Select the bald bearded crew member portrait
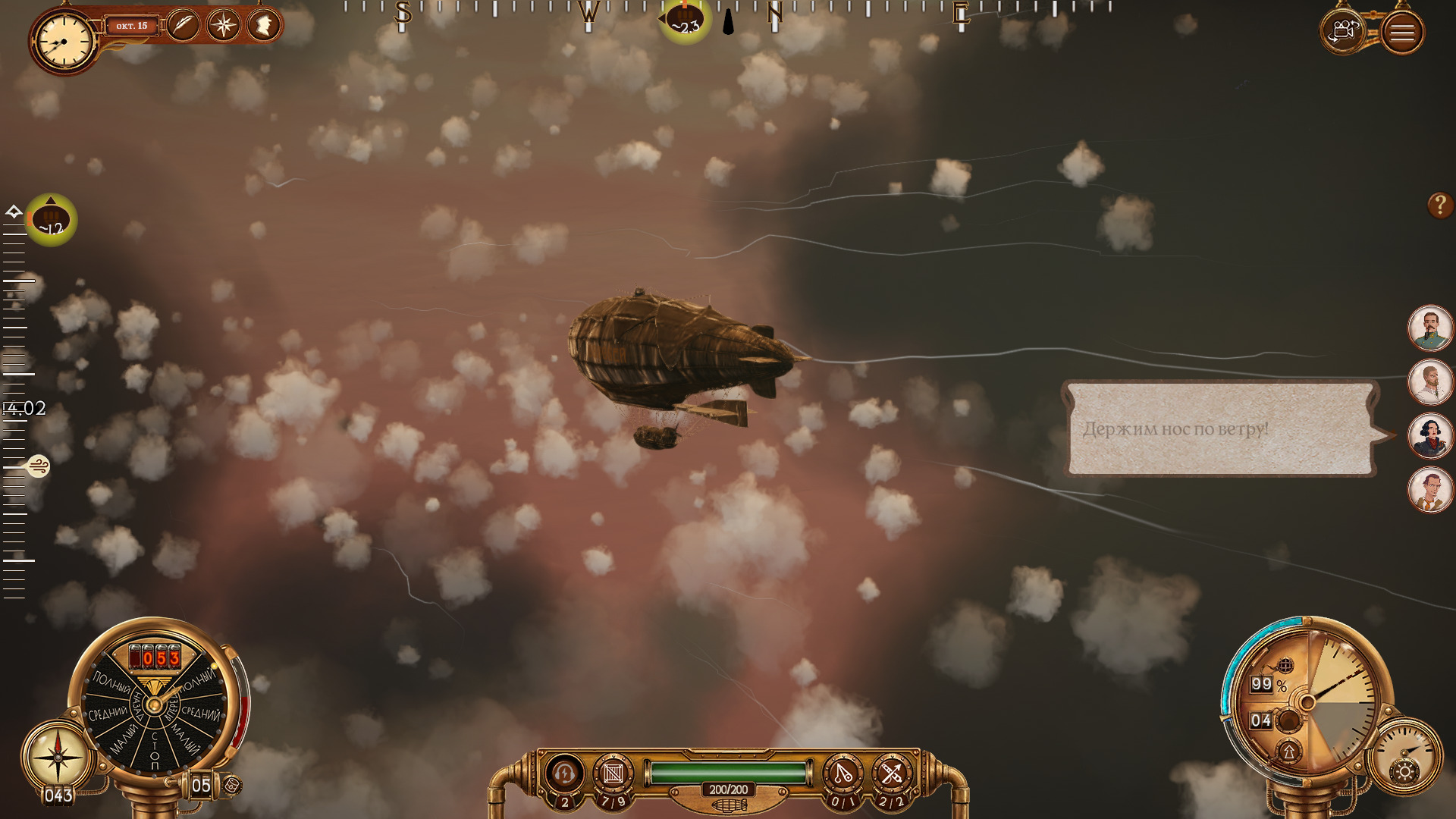Image resolution: width=1456 pixels, height=819 pixels. pos(1430,381)
